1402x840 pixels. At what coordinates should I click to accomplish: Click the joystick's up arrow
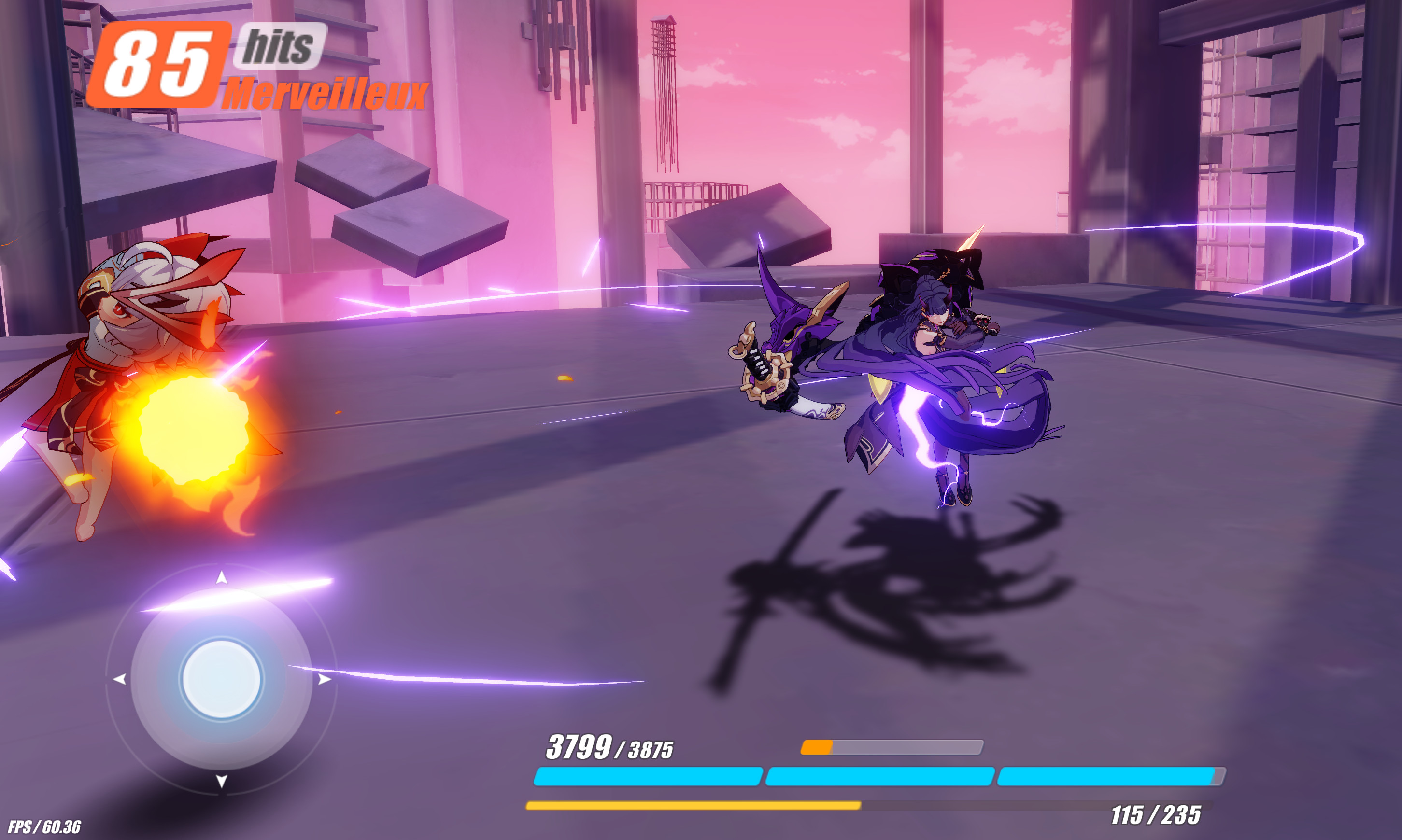tap(221, 577)
